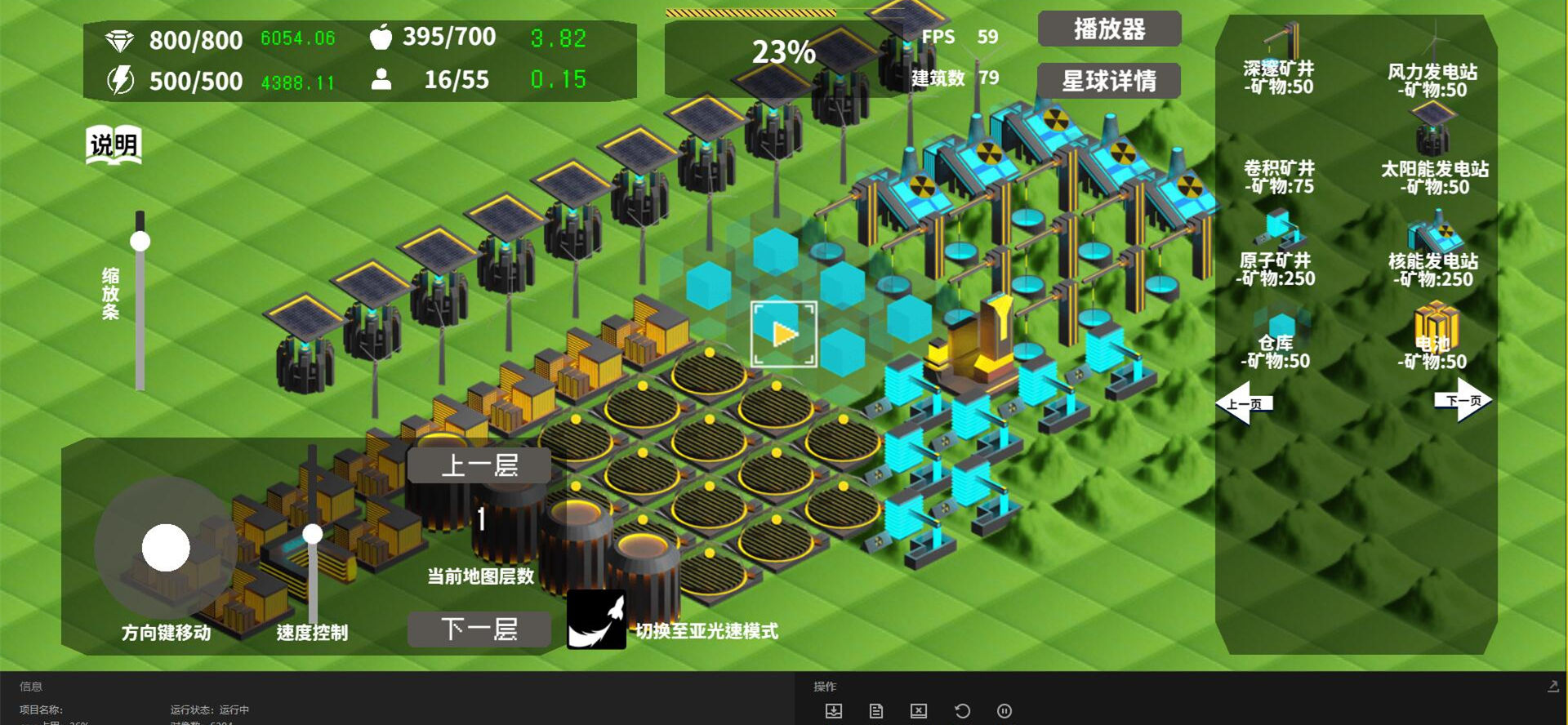Click the 速度控制 speed slider knob
Viewport: 1568px width, 725px height.
pyautogui.click(x=313, y=535)
